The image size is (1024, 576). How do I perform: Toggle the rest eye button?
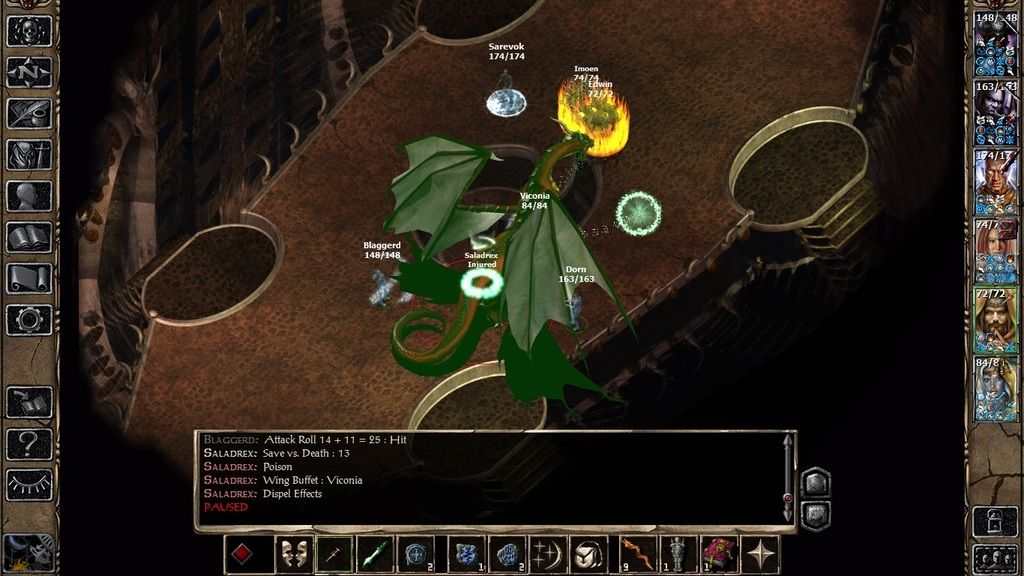(29, 484)
